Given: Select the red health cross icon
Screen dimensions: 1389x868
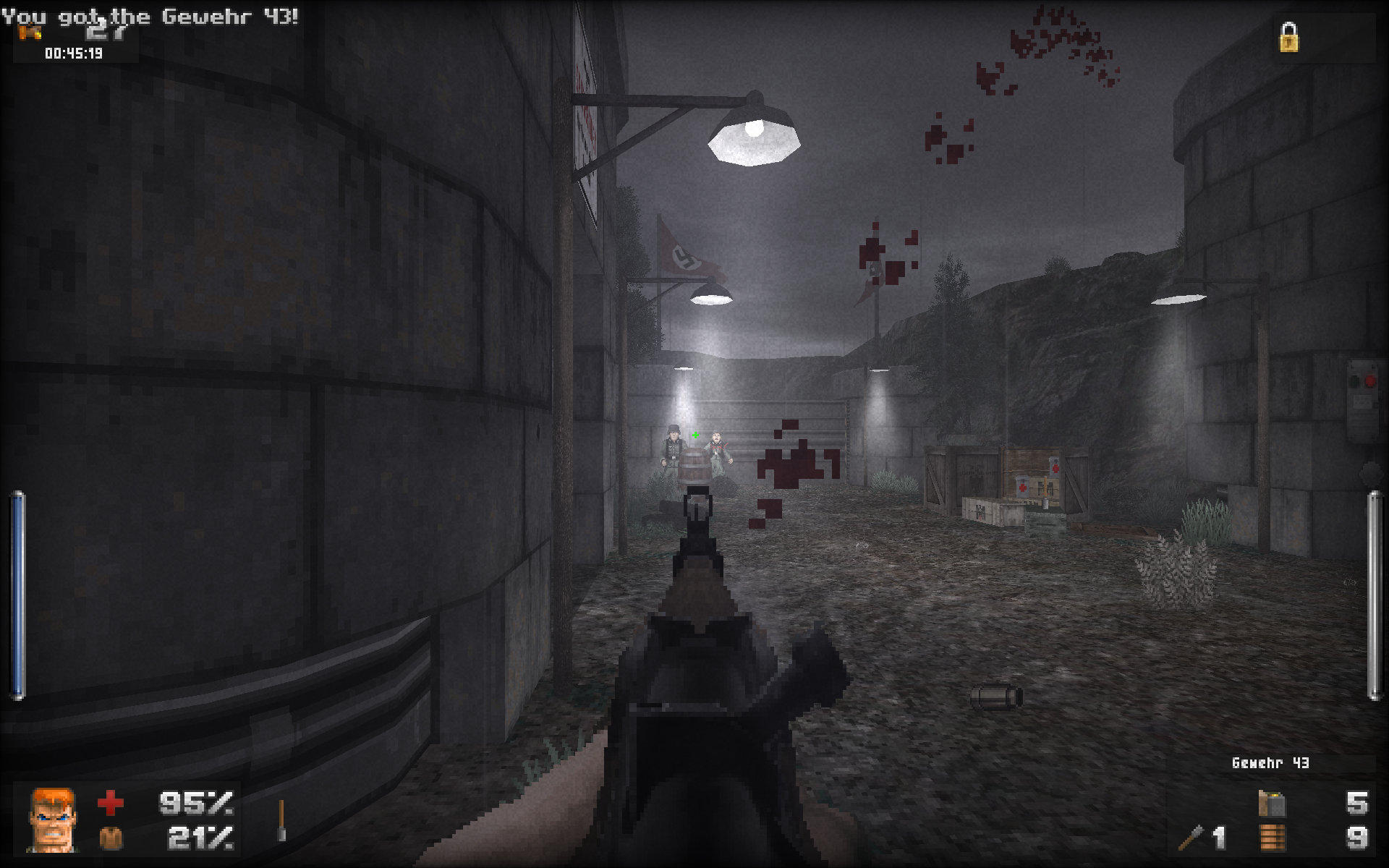Looking at the screenshot, I should [x=110, y=802].
